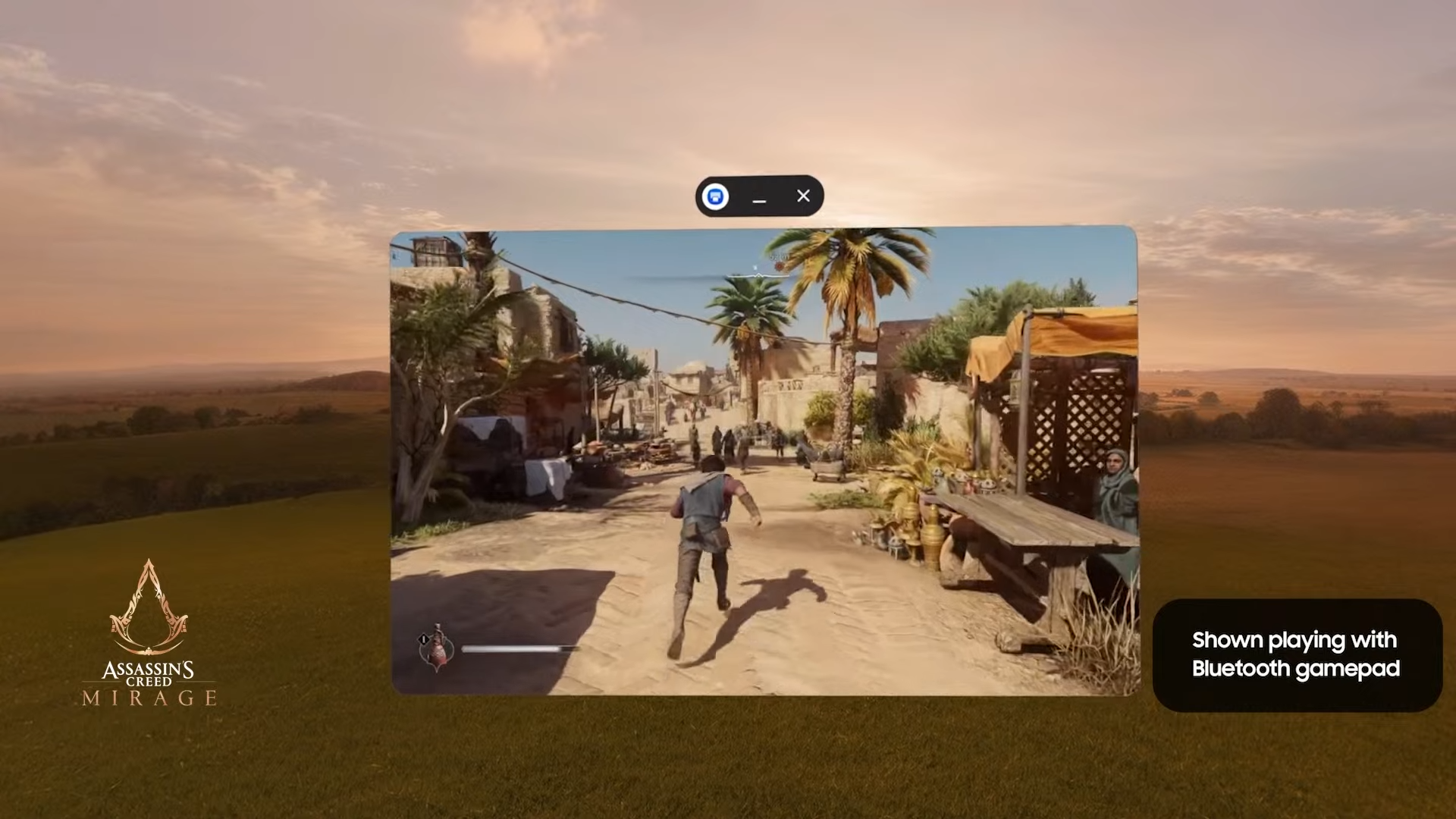
Task: Select the dark window control pill
Action: point(758,196)
